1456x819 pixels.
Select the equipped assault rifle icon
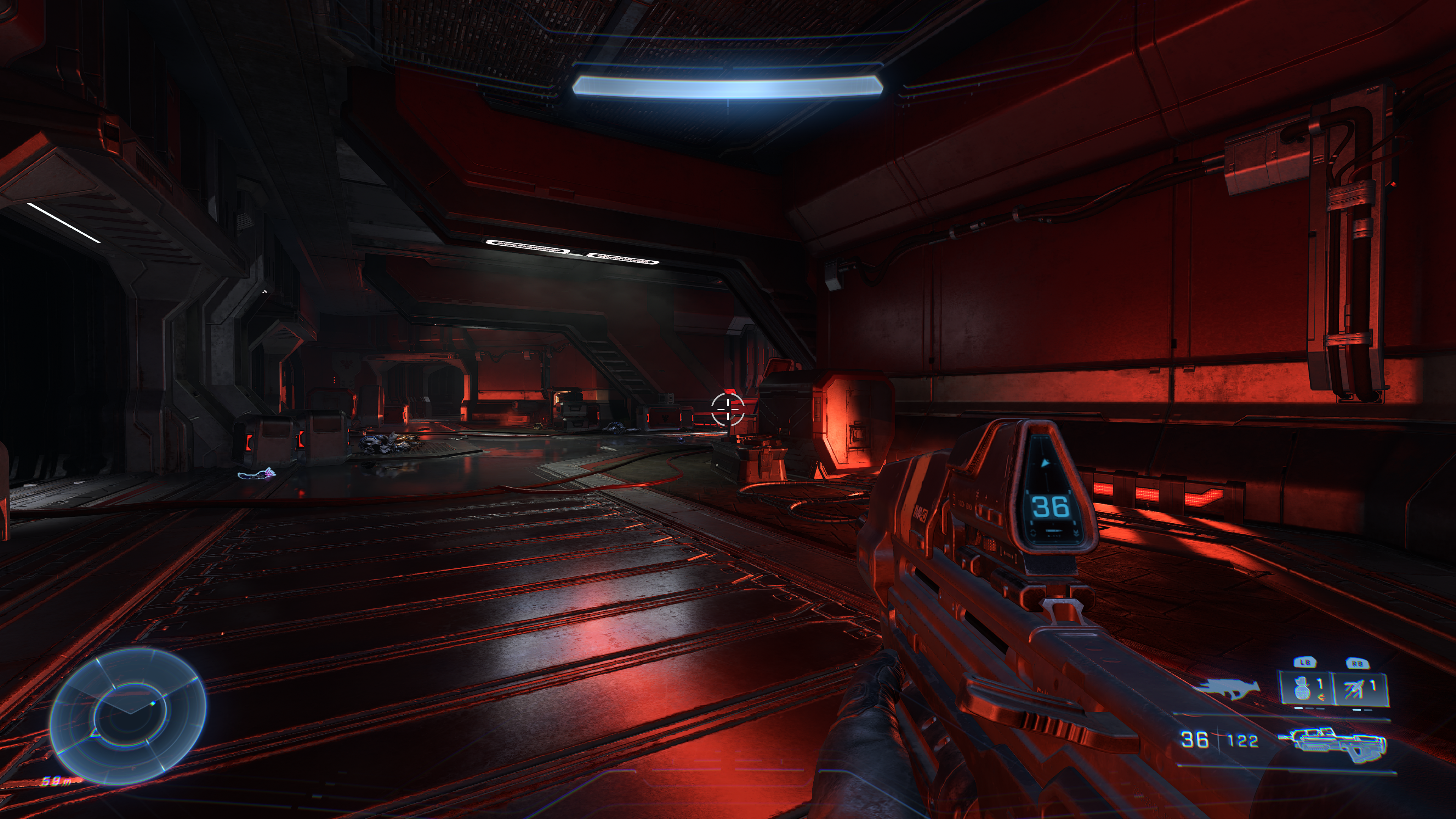(1339, 742)
